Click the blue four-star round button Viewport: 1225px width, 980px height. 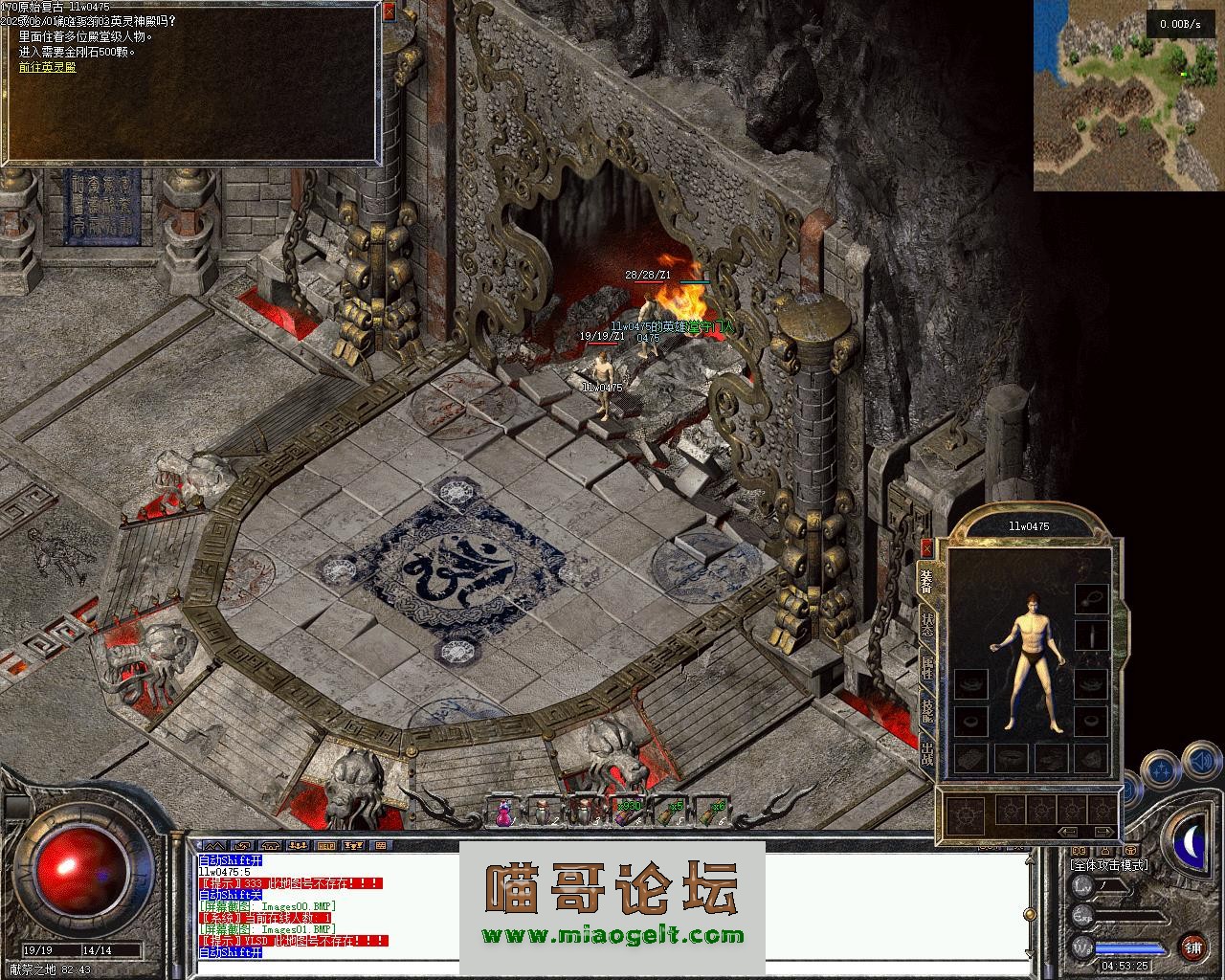[x=1162, y=769]
